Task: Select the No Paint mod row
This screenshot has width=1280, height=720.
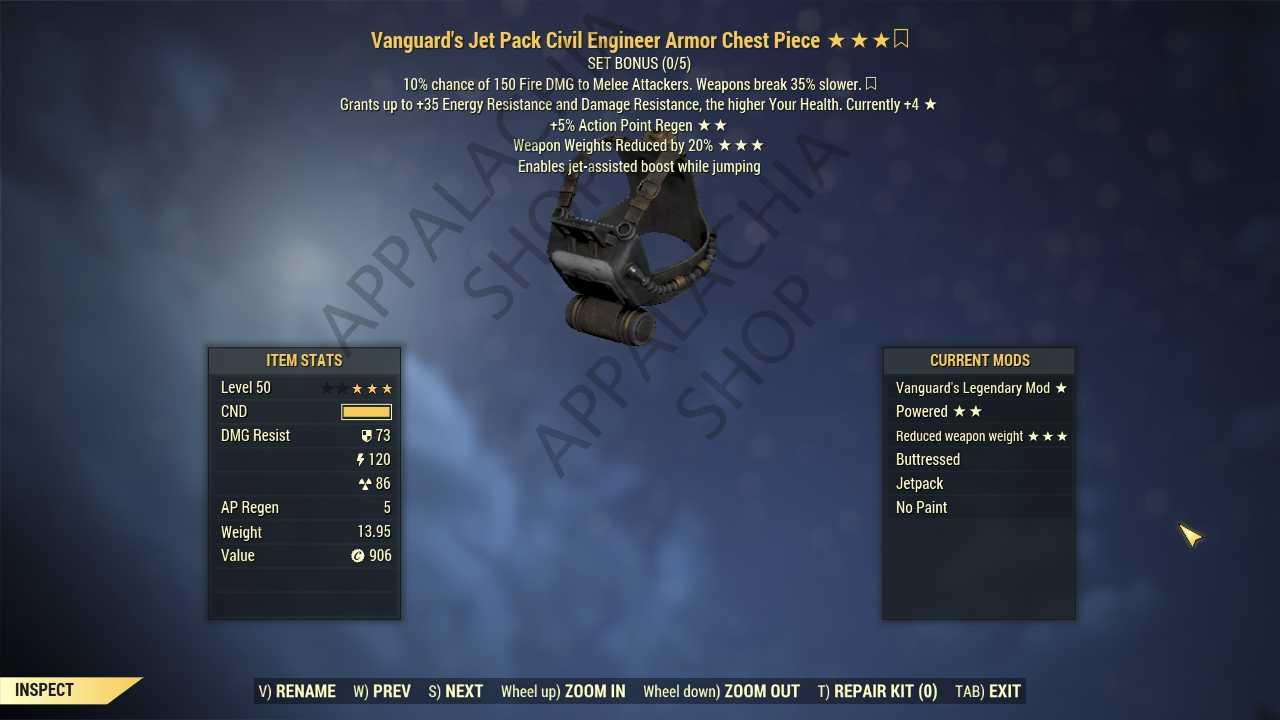Action: [x=979, y=508]
